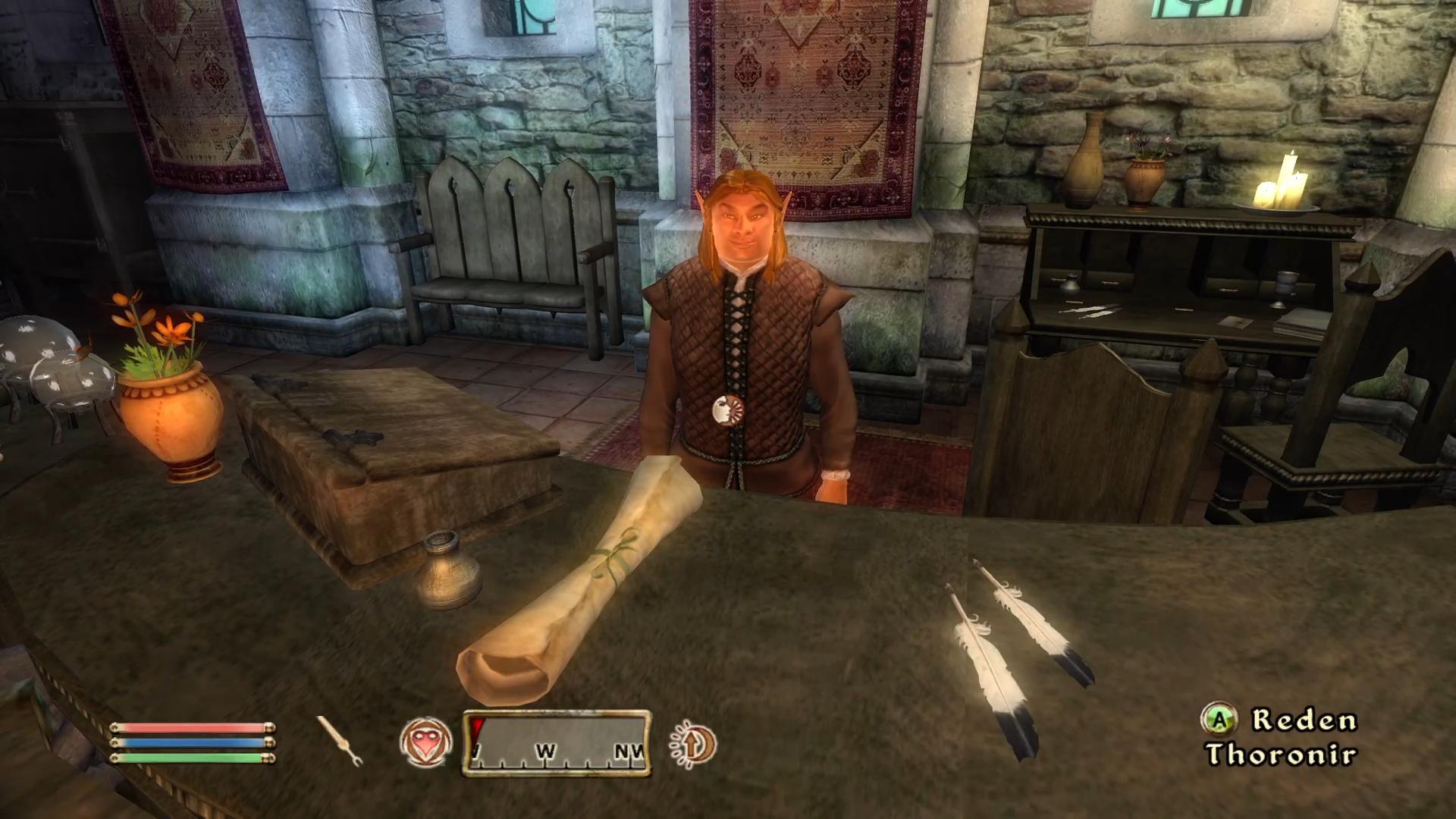The image size is (1456, 819).
Task: Click the red heart spell icon
Action: [425, 742]
